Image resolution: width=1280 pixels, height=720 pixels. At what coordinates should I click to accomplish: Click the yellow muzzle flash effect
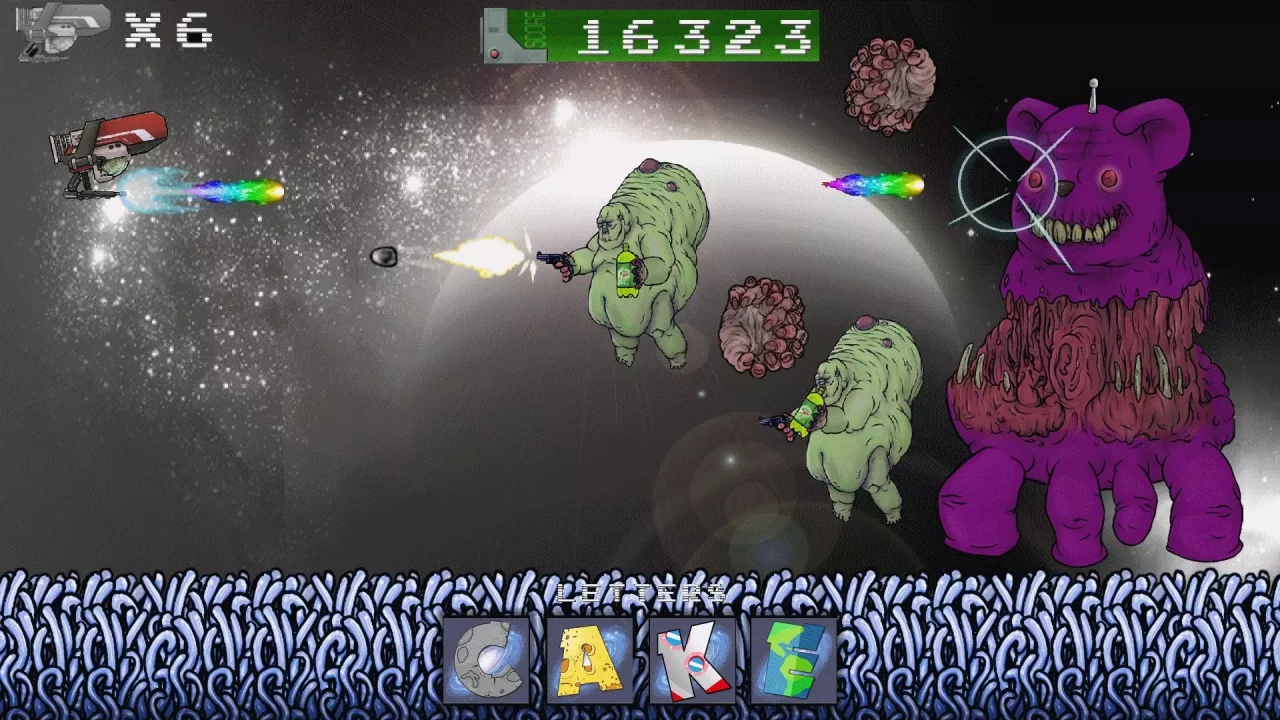490,254
